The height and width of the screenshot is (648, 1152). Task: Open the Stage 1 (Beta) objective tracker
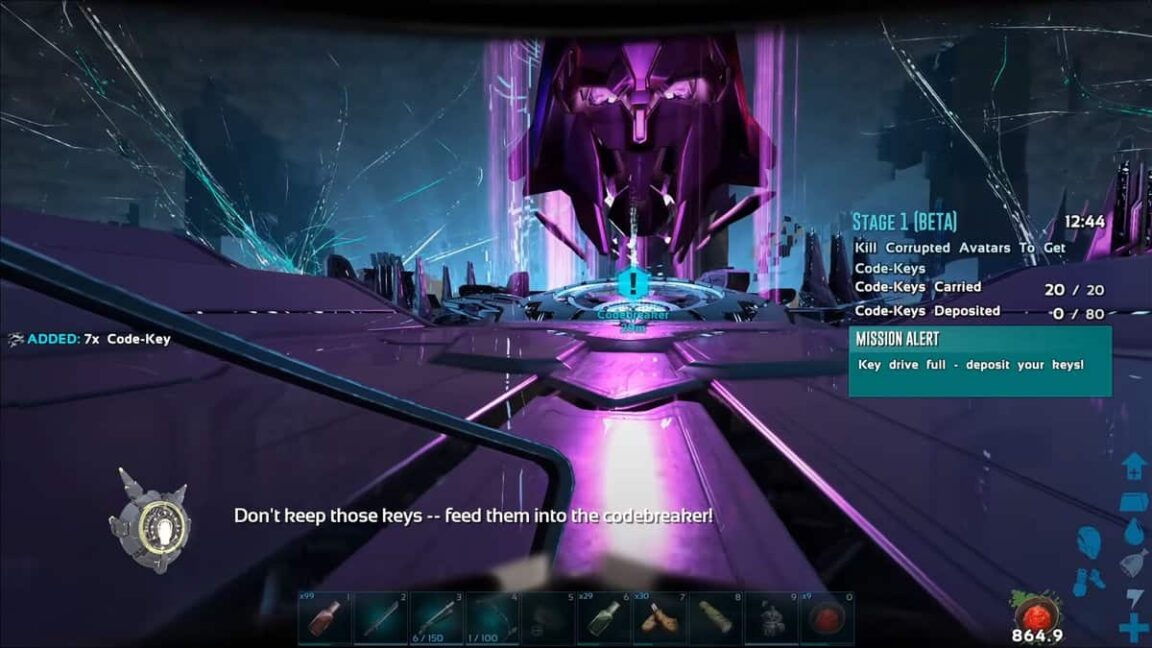(x=906, y=221)
